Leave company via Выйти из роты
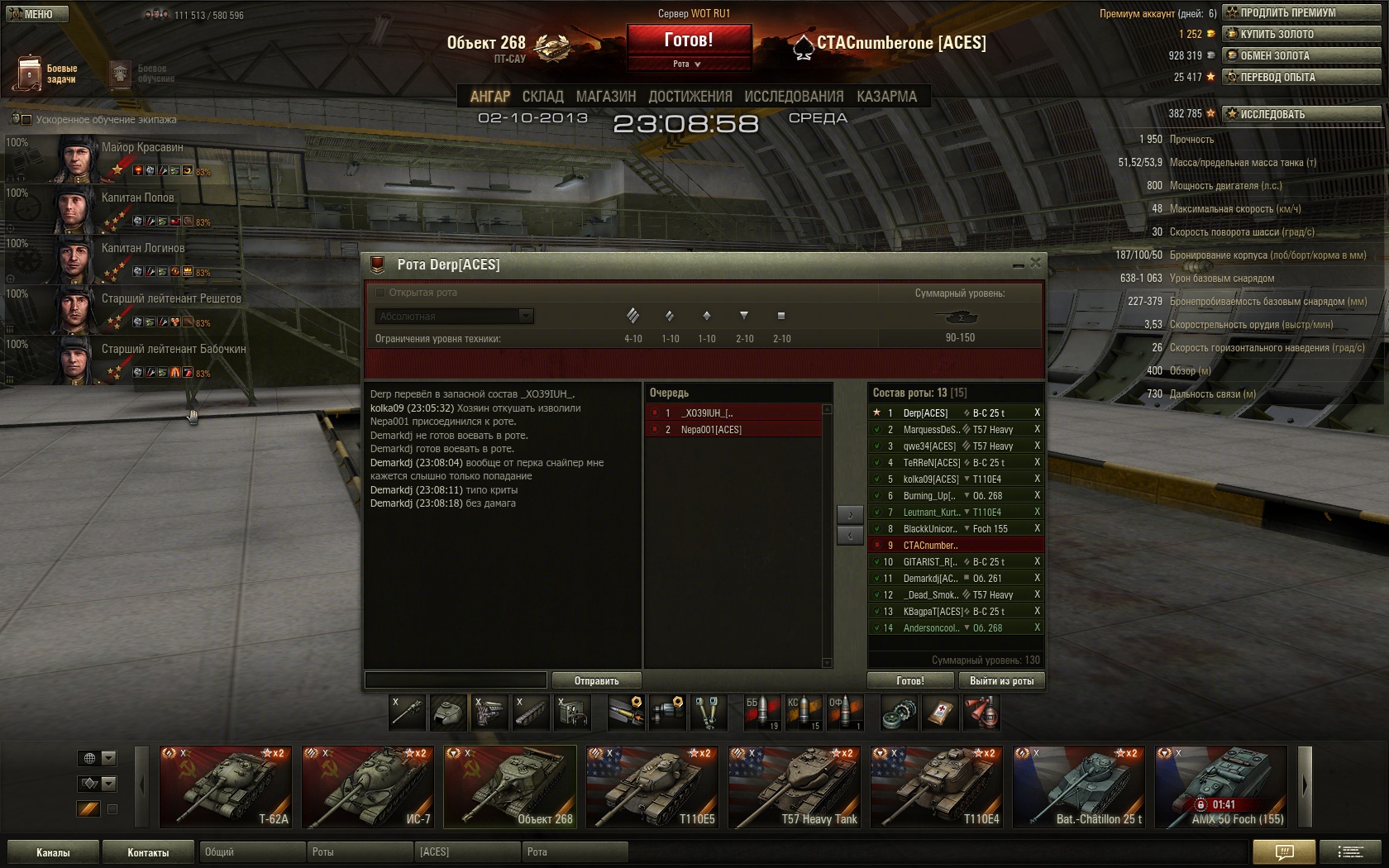Image resolution: width=1389 pixels, height=868 pixels. point(1001,680)
